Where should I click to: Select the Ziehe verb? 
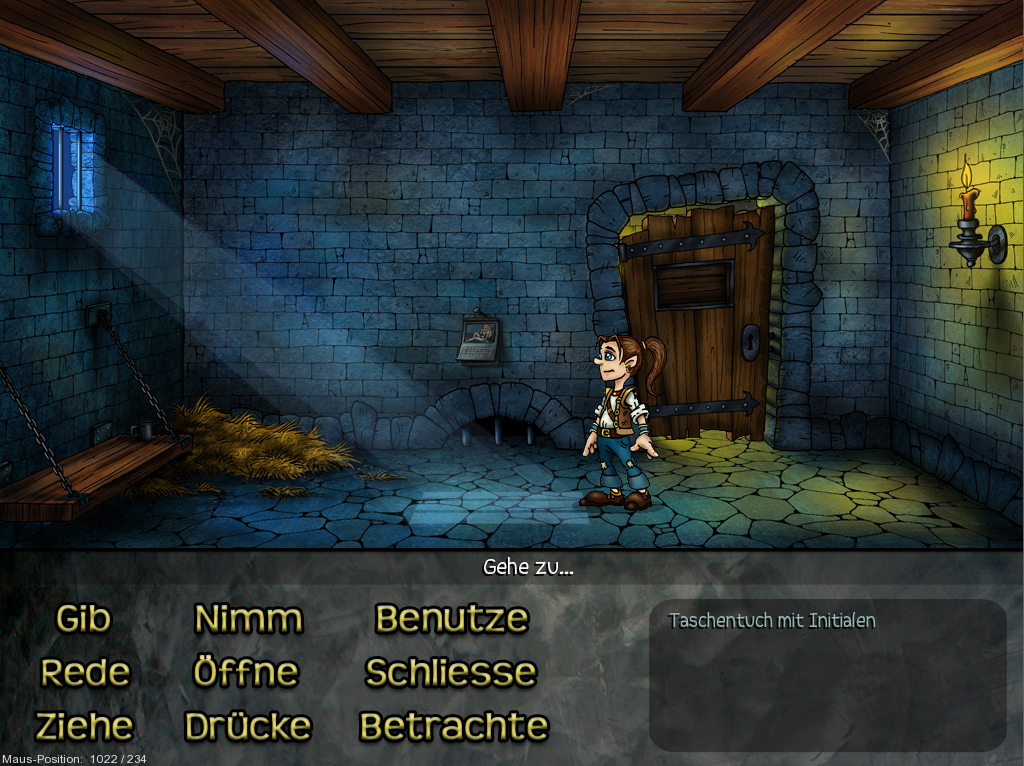(85, 726)
